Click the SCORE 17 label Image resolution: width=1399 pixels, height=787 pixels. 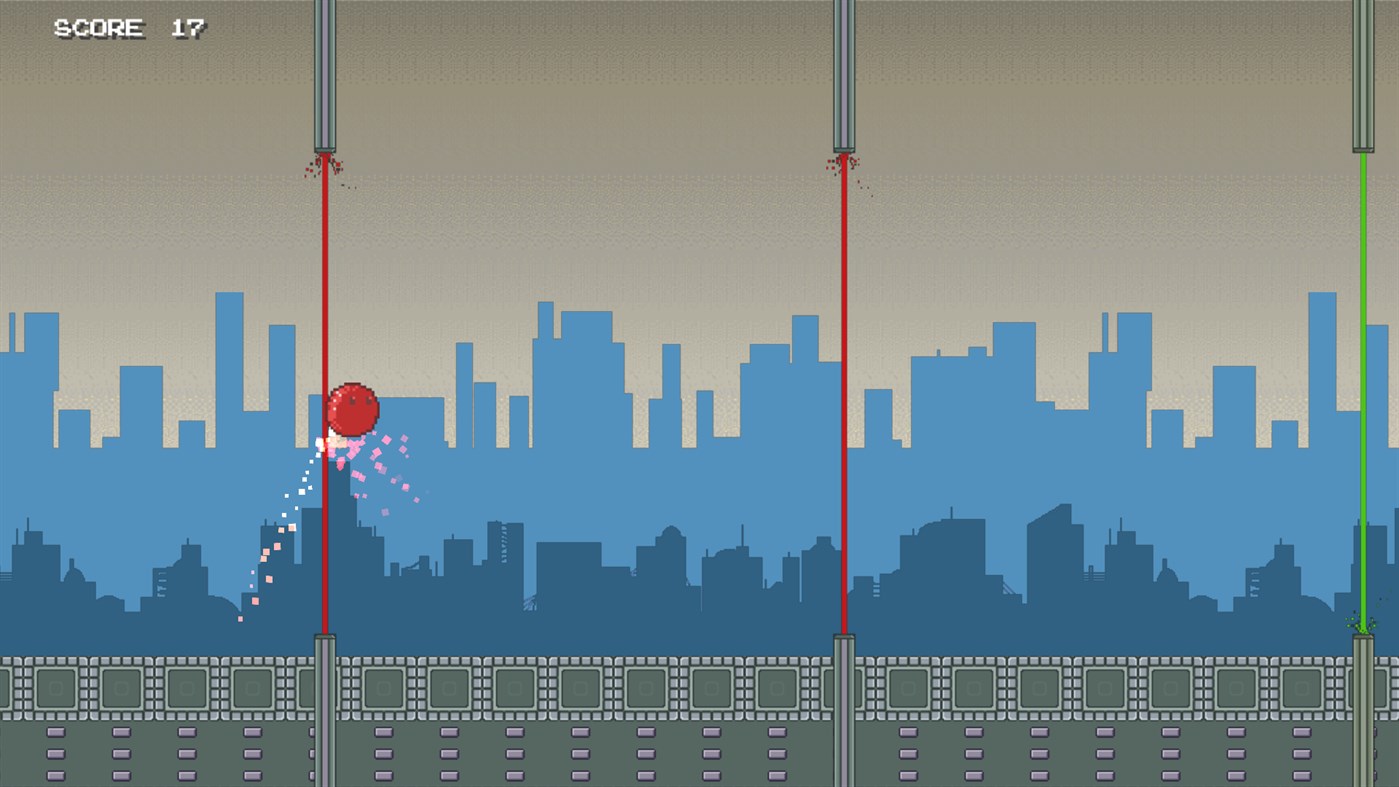[130, 28]
